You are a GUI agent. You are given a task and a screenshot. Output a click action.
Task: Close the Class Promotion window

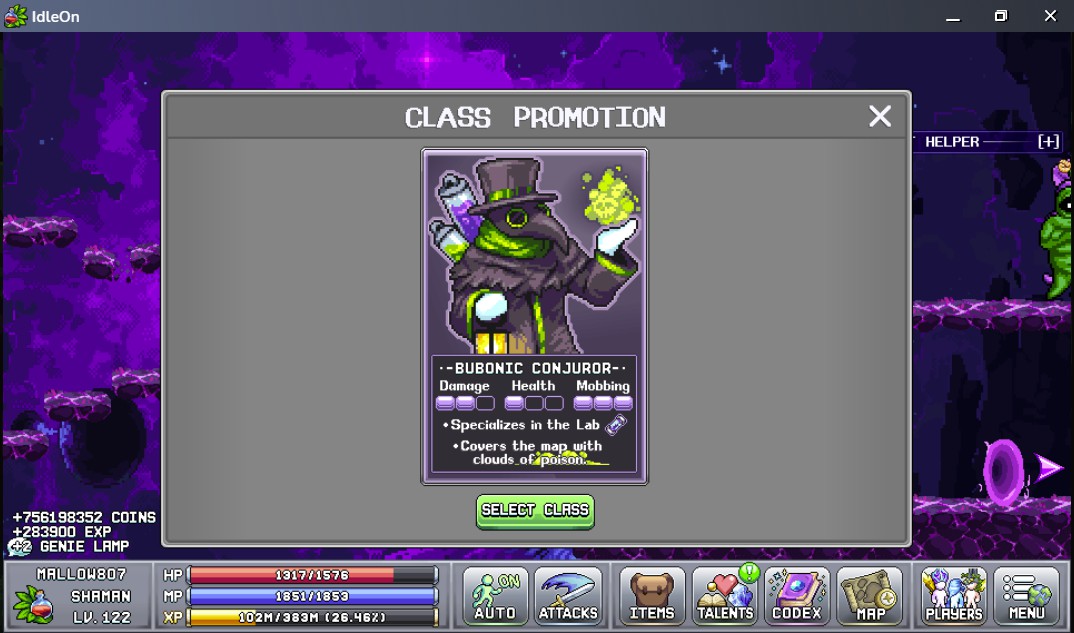coord(880,117)
